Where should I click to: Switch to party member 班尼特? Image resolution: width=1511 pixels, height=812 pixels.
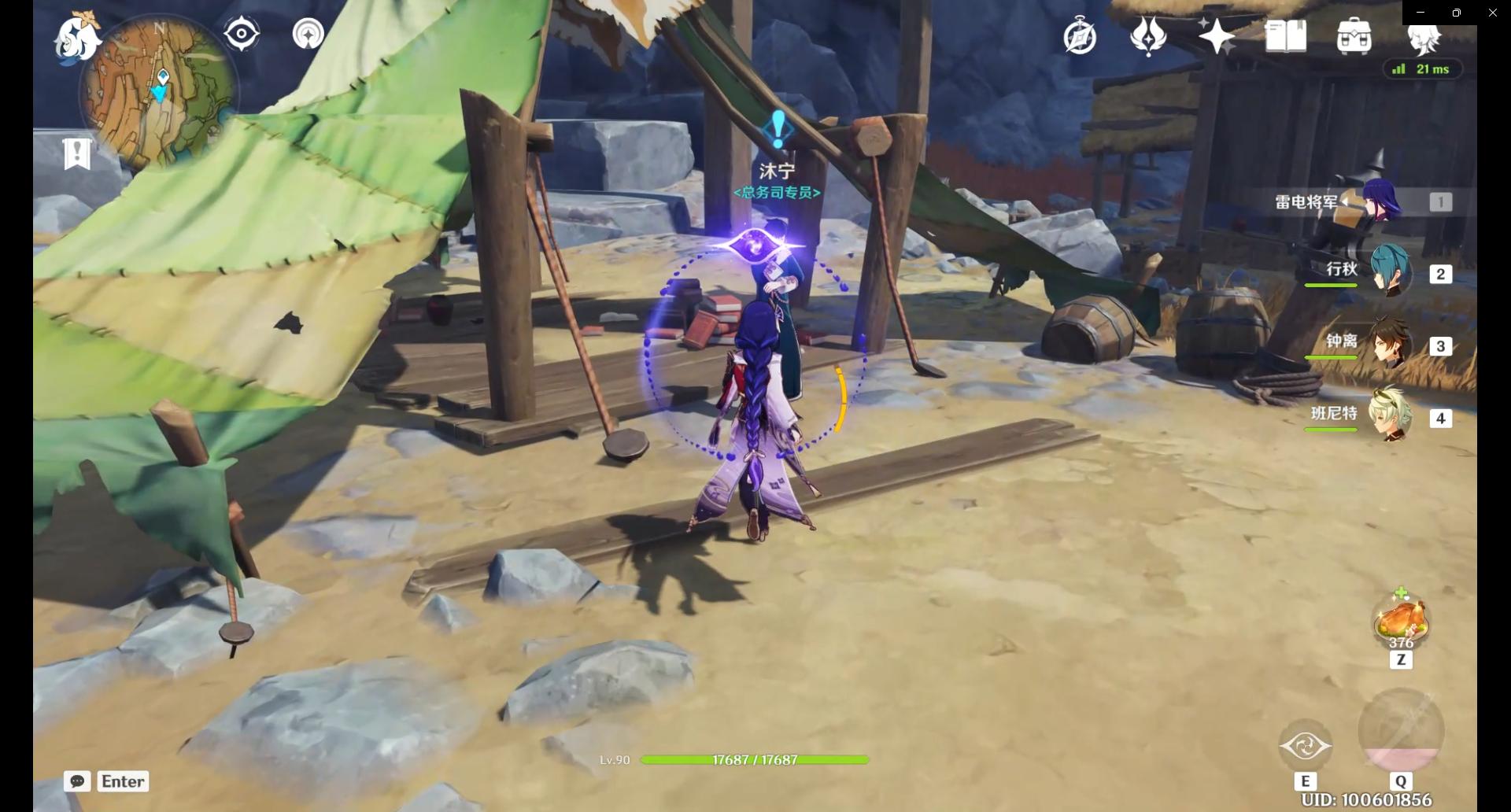point(1389,415)
